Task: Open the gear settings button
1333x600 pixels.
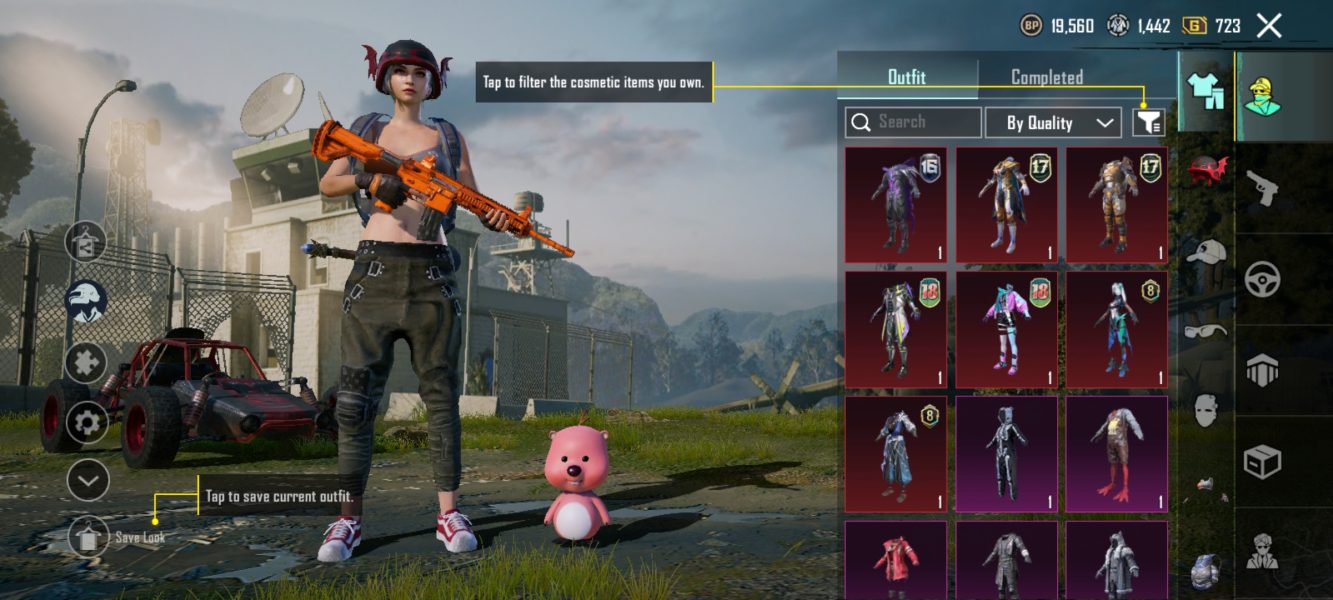Action: (x=87, y=423)
